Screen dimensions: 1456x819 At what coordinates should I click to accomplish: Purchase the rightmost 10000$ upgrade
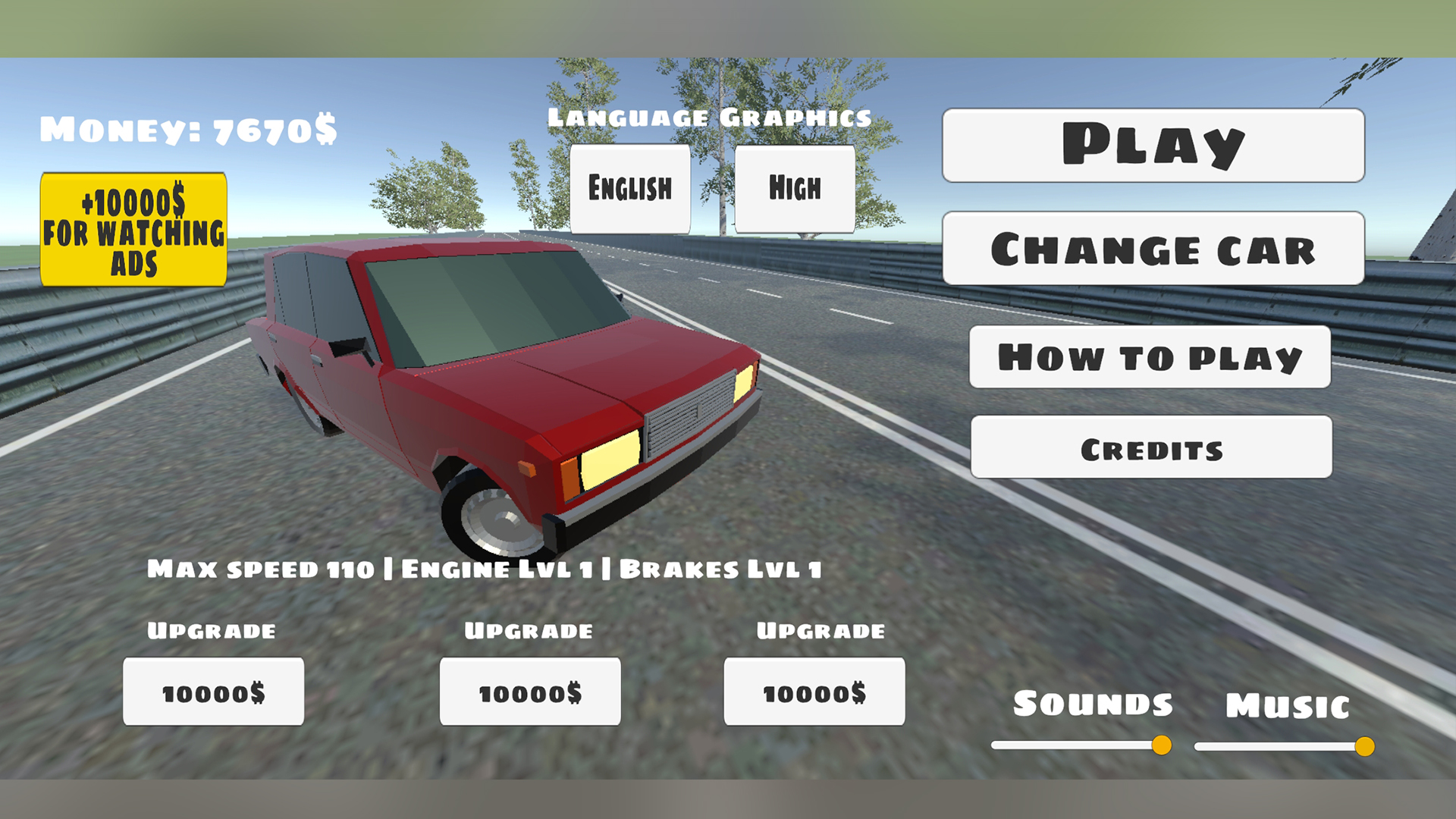tap(814, 691)
